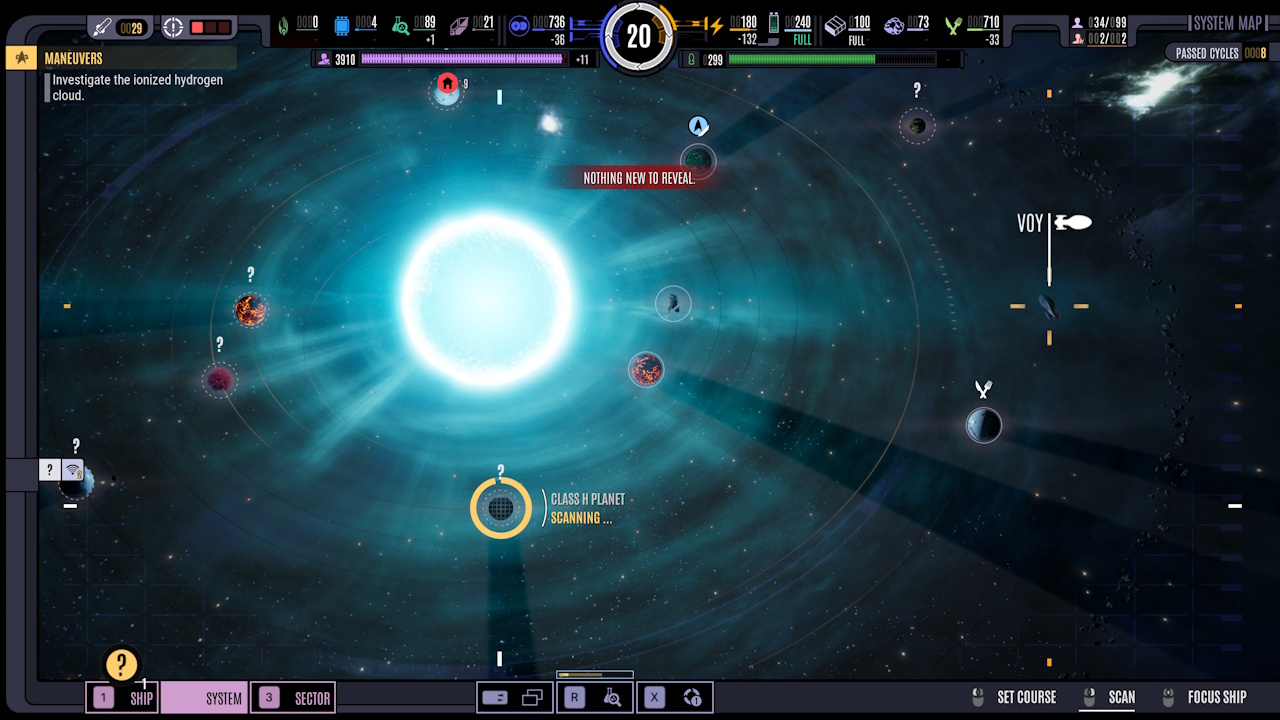
Task: Toggle the window overlay icon in the bottom toolbar
Action: click(x=531, y=697)
